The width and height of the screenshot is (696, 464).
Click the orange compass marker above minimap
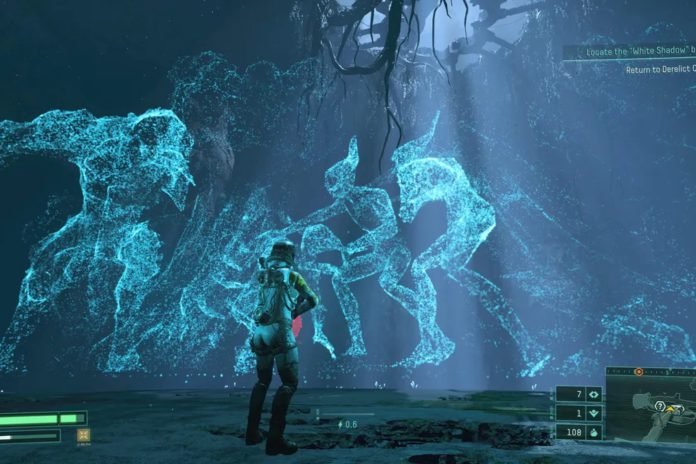point(639,371)
